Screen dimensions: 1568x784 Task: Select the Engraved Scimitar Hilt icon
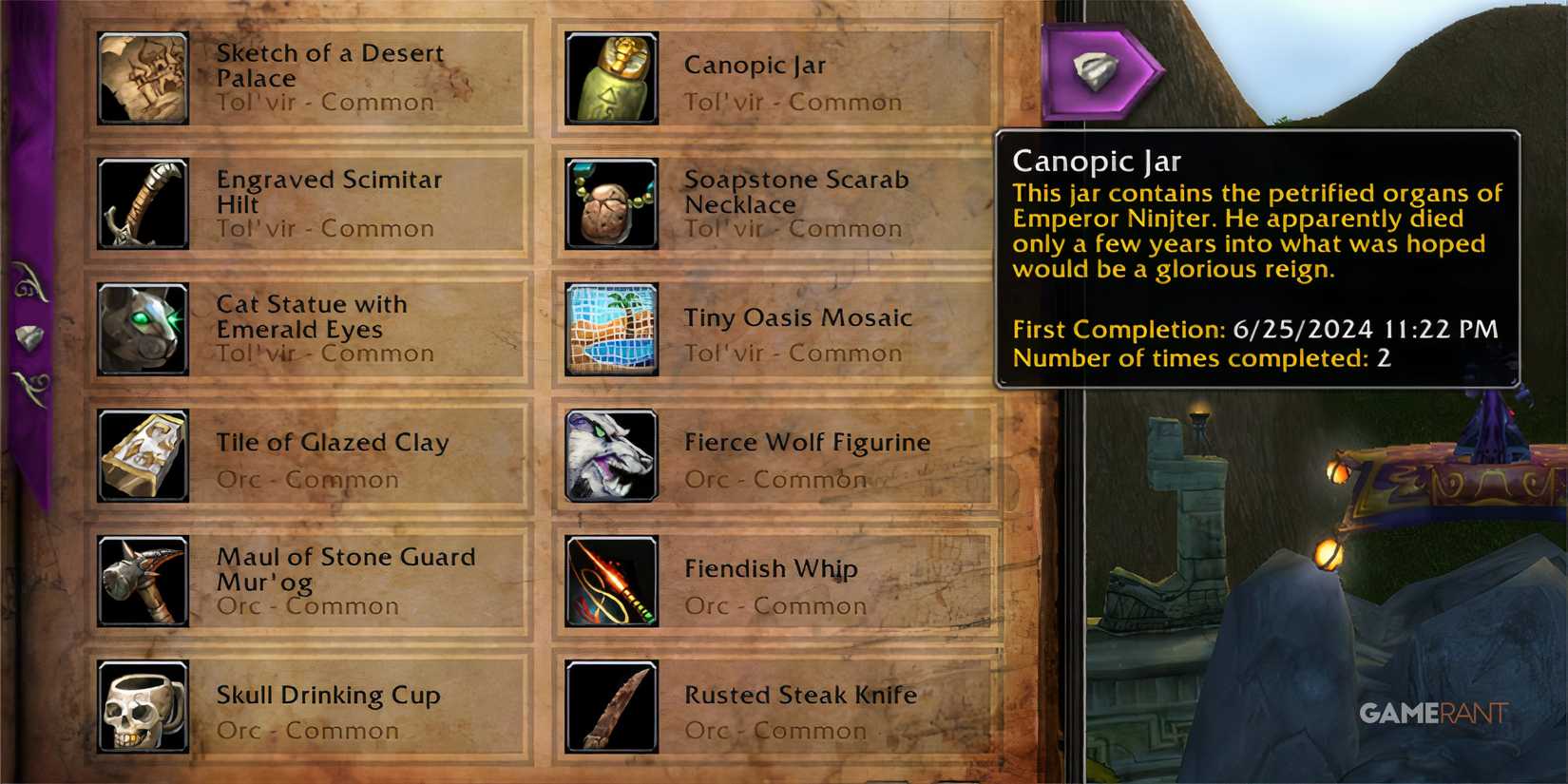click(143, 203)
